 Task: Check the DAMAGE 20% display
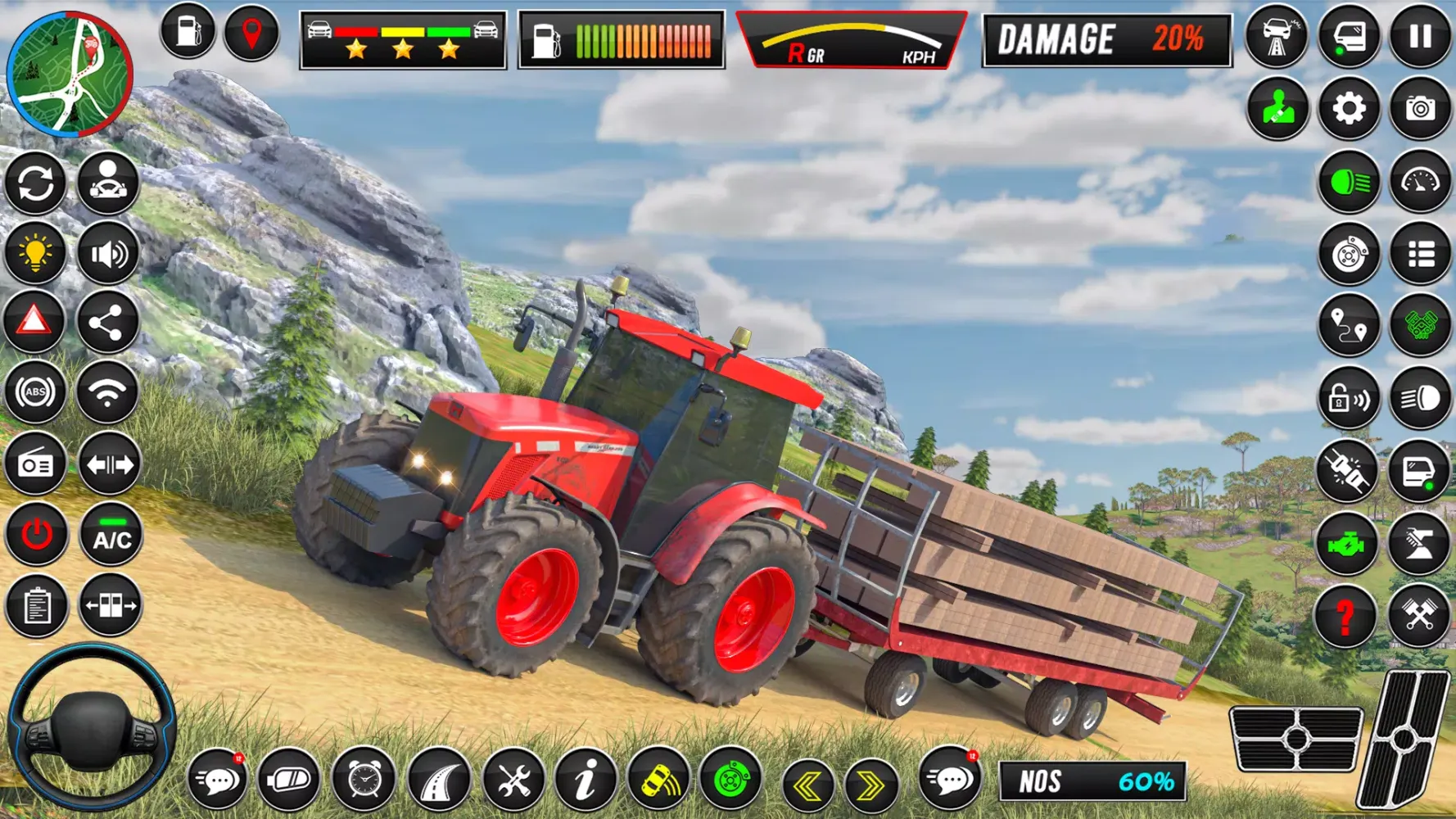coord(1106,39)
